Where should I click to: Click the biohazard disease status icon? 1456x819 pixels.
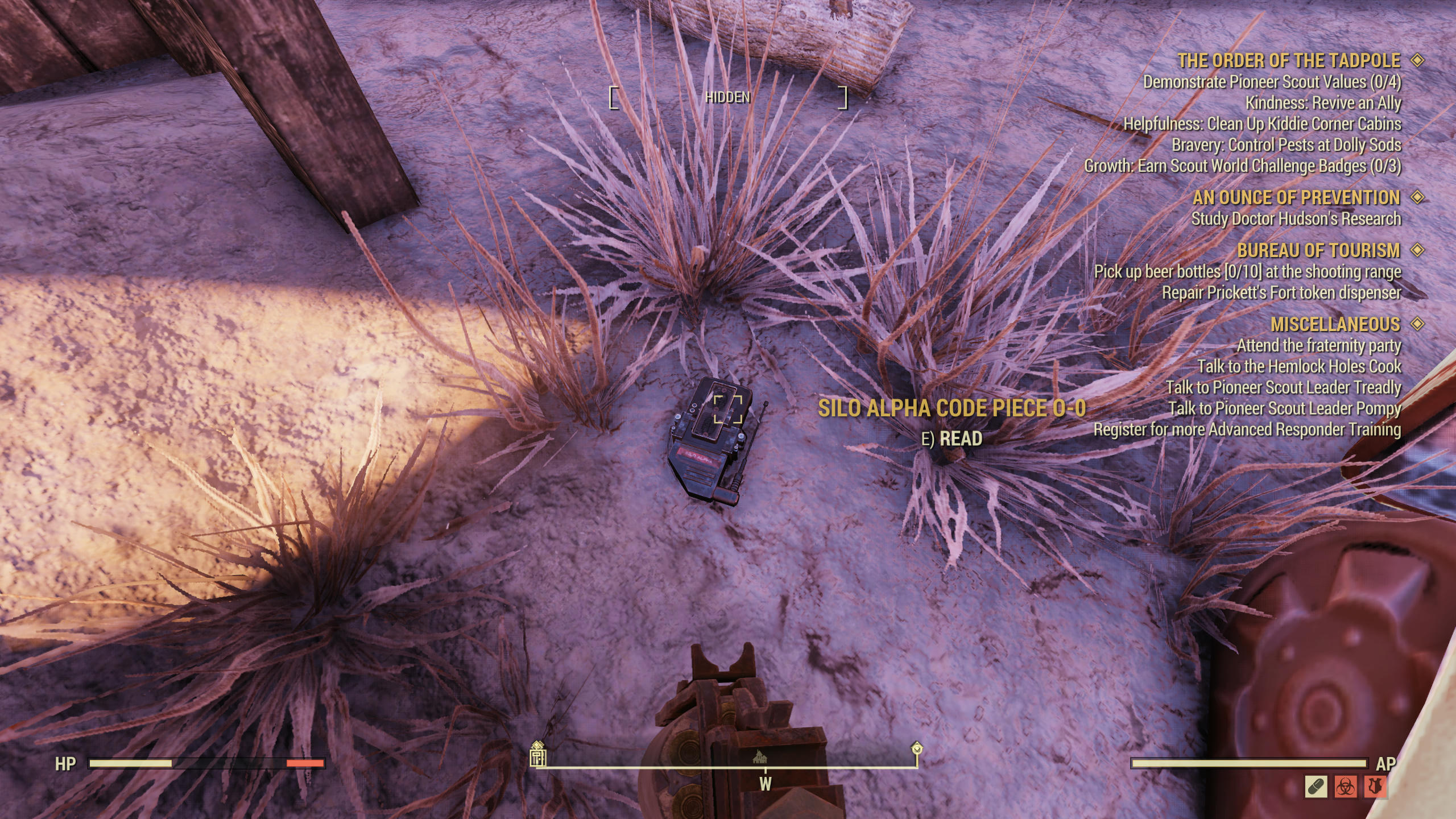1346,787
